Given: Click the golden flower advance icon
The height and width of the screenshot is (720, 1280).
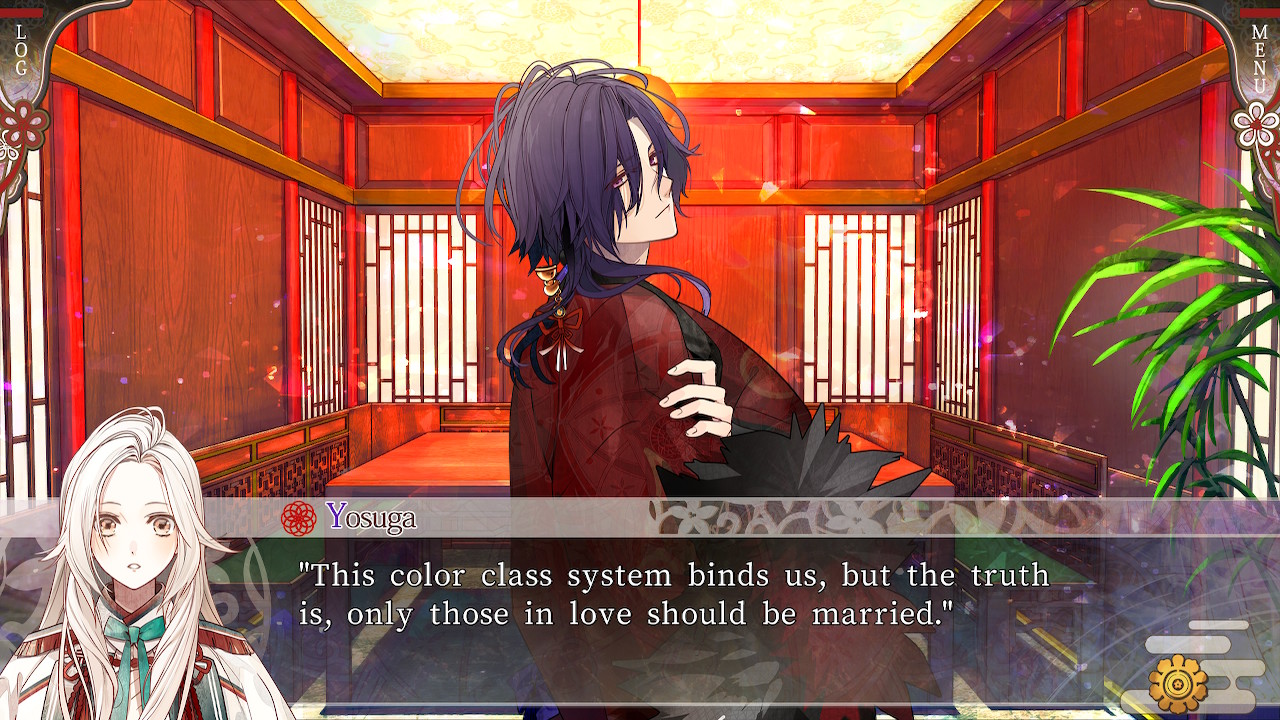Looking at the screenshot, I should pyautogui.click(x=1179, y=682).
